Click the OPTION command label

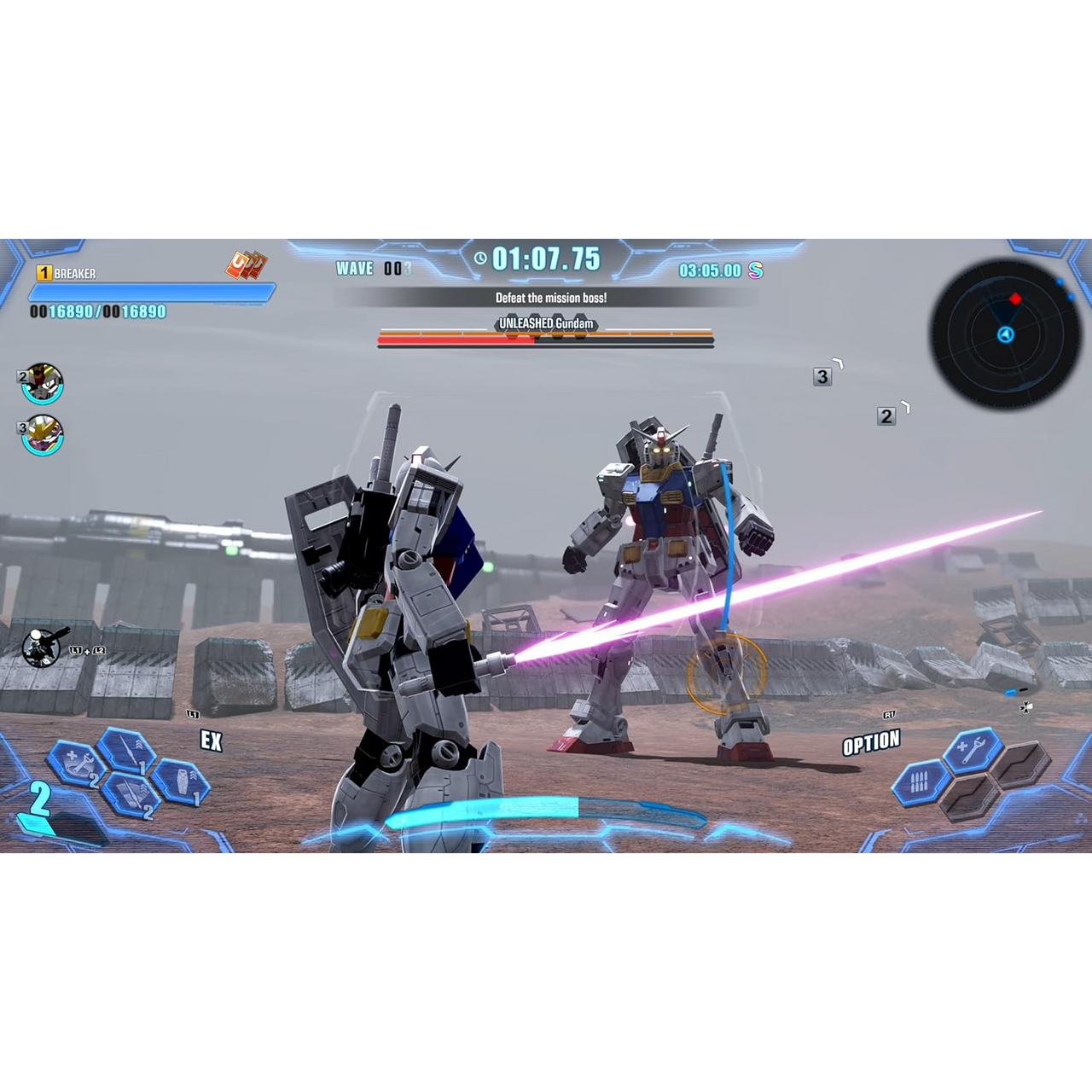(873, 741)
